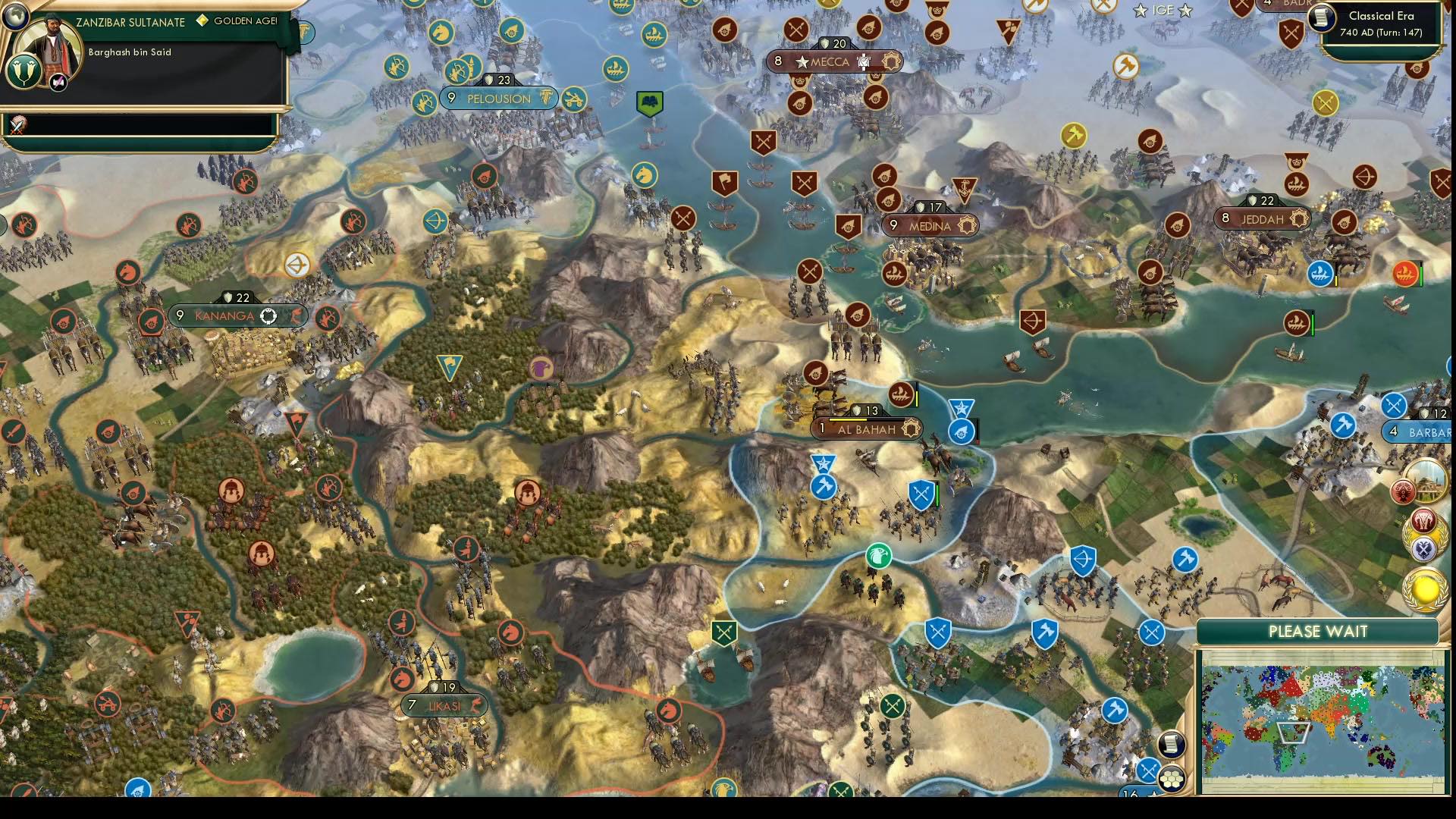The image size is (1456, 819).
Task: Open the Medina city screen
Action: click(x=930, y=225)
